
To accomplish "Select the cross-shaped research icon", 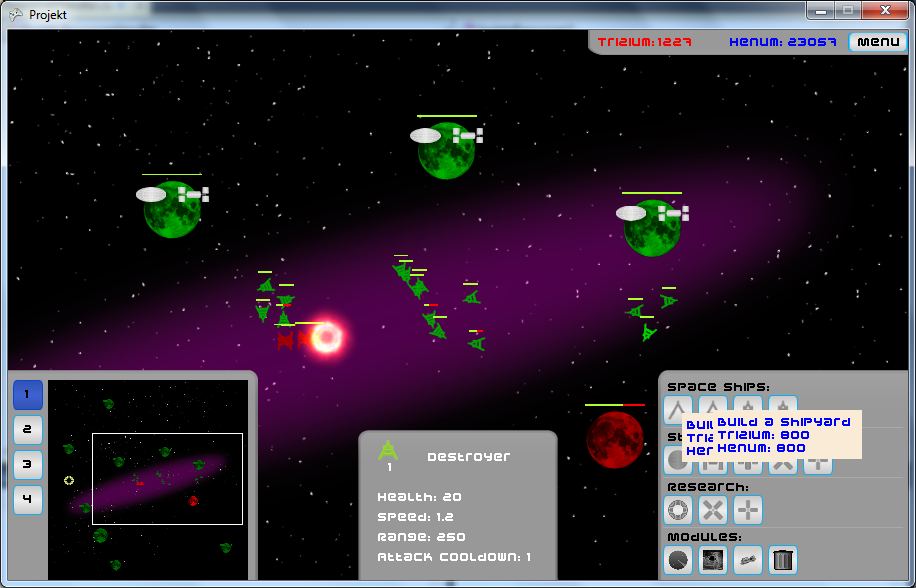I will click(x=748, y=510).
